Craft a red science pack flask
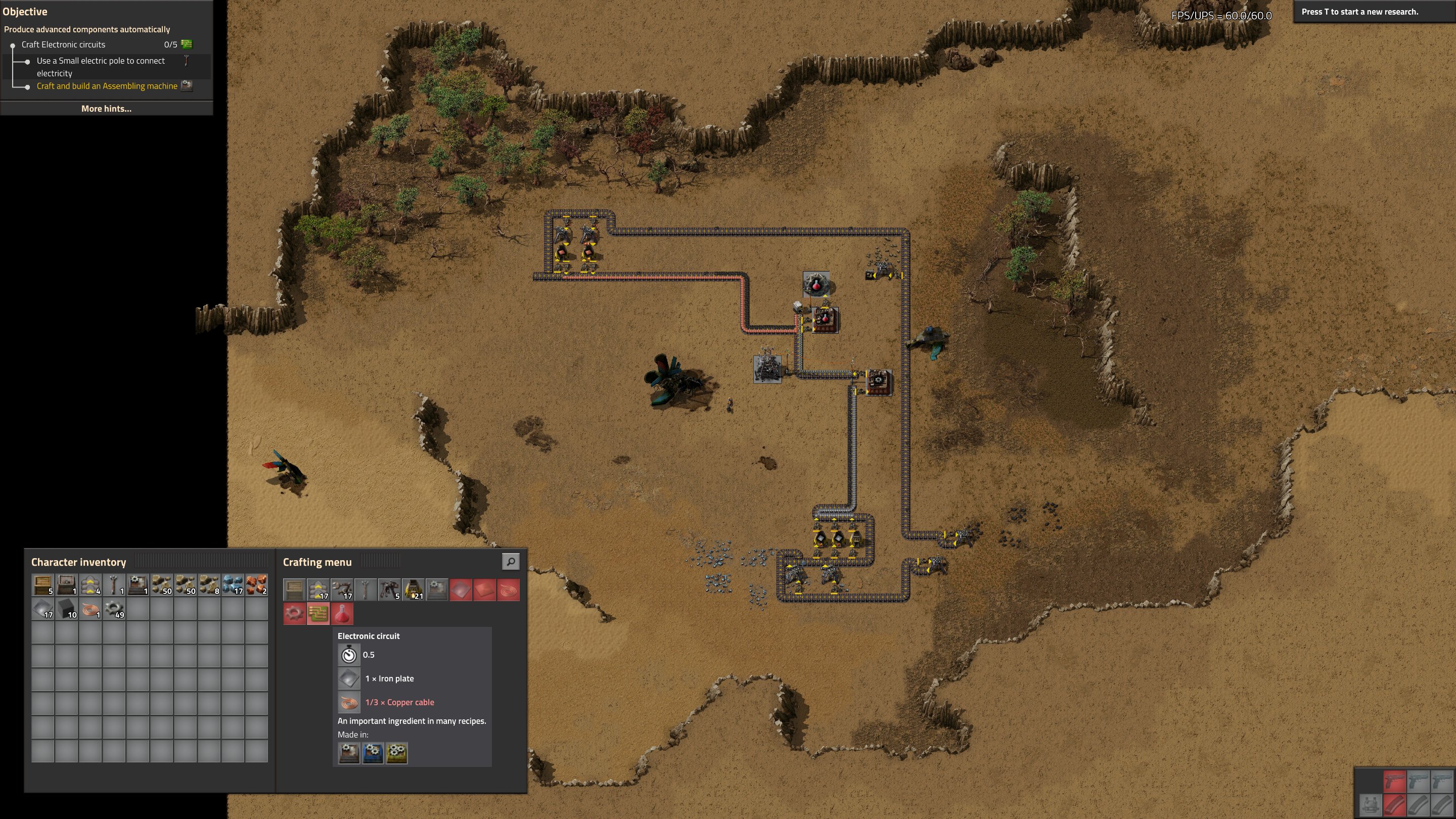 click(x=341, y=613)
